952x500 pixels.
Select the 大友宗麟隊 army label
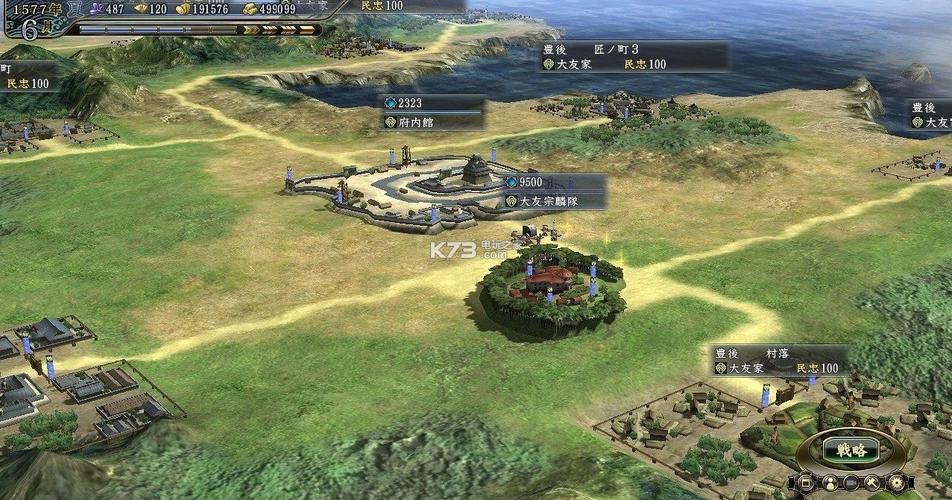[x=554, y=201]
